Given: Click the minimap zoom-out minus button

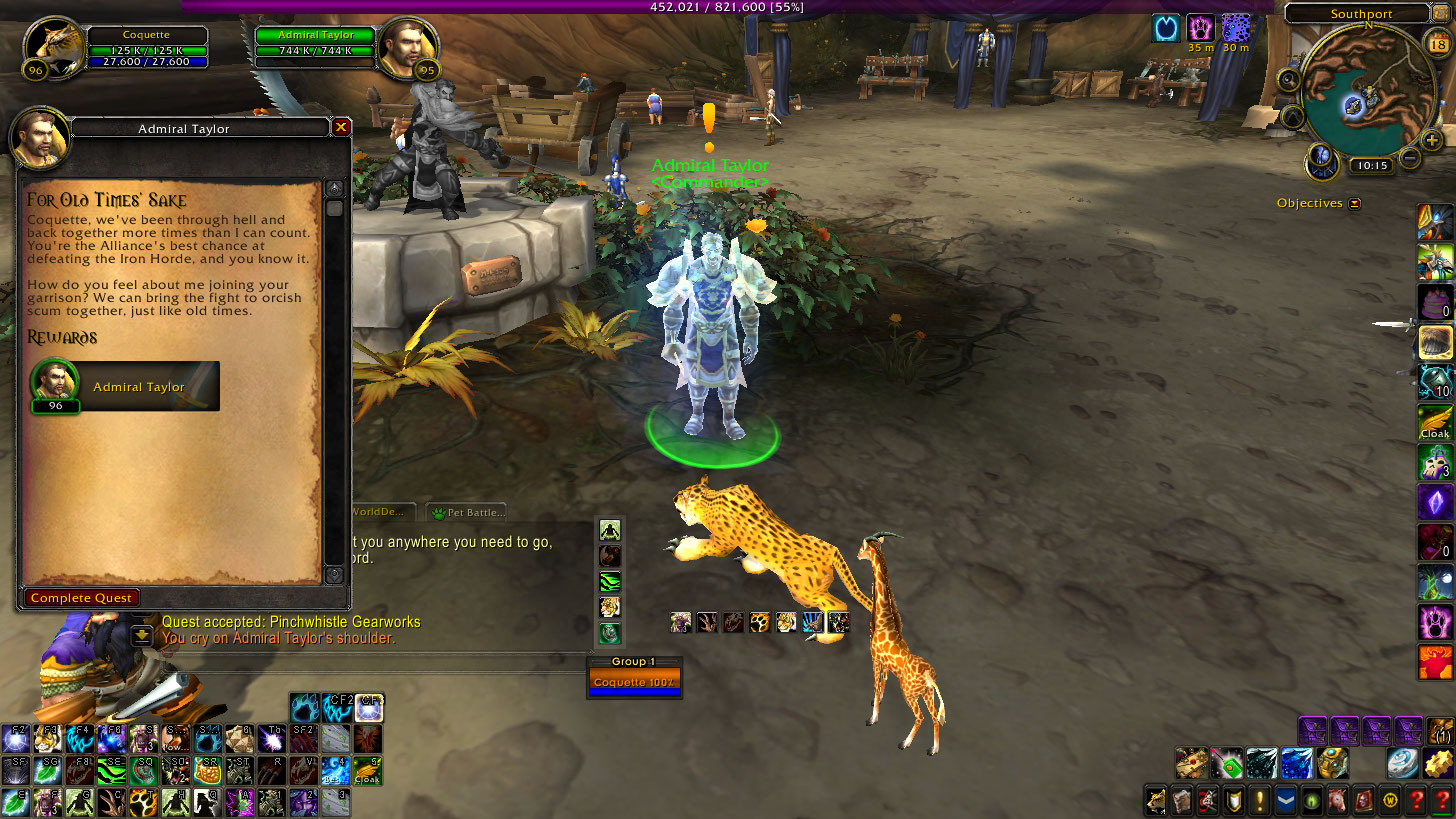Looking at the screenshot, I should (1410, 157).
